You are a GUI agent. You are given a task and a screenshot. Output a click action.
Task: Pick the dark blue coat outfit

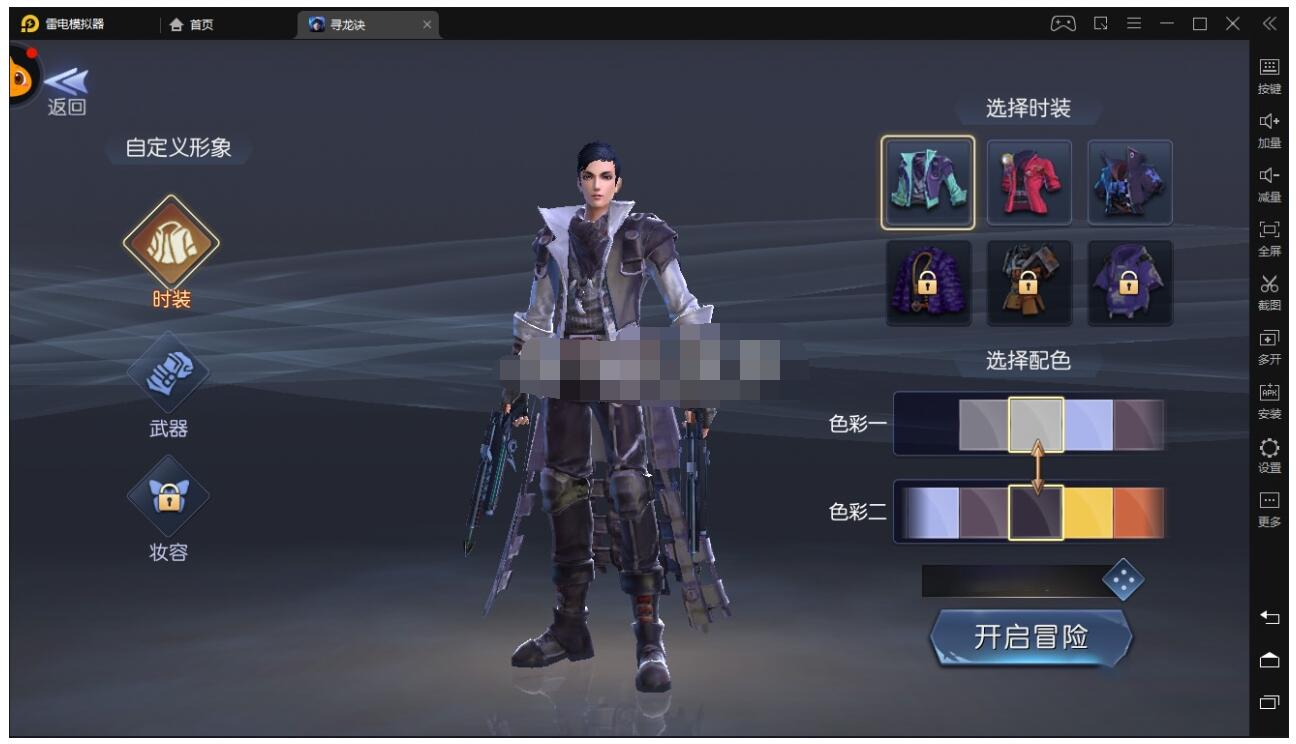1130,183
